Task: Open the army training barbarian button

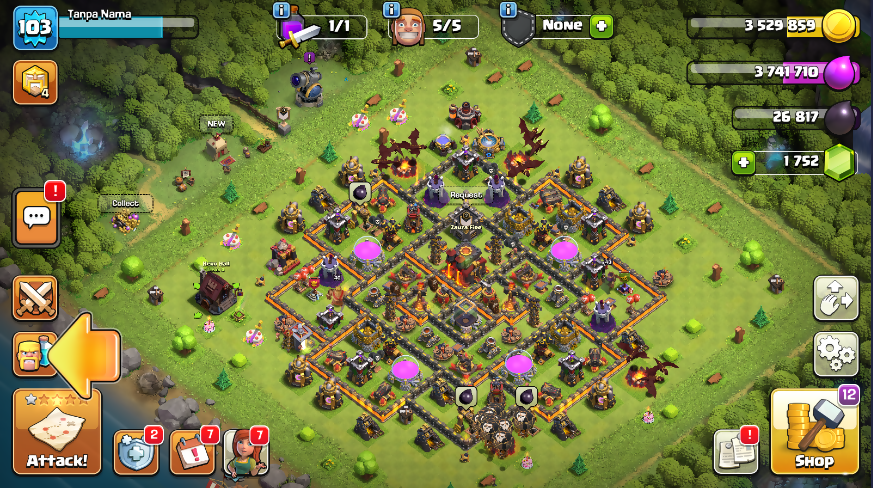Action: [x=33, y=354]
